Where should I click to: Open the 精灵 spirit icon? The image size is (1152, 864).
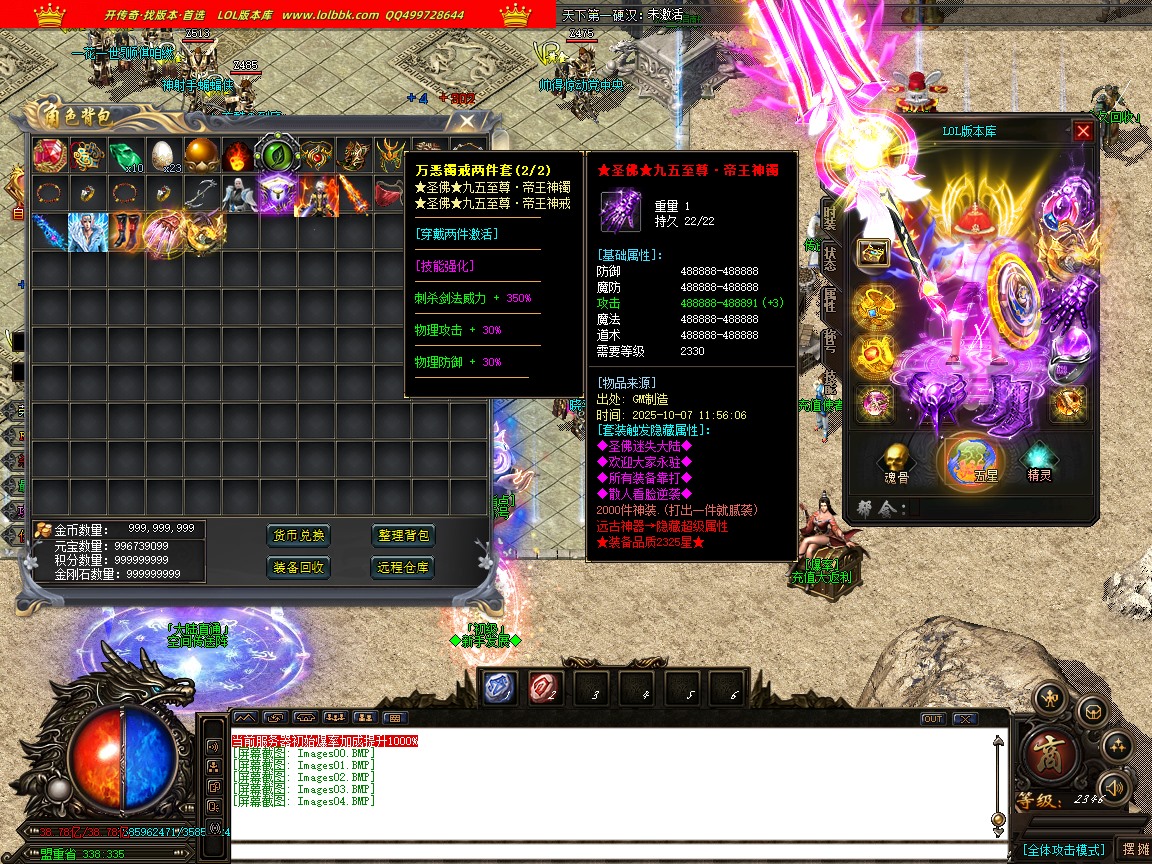click(1040, 460)
